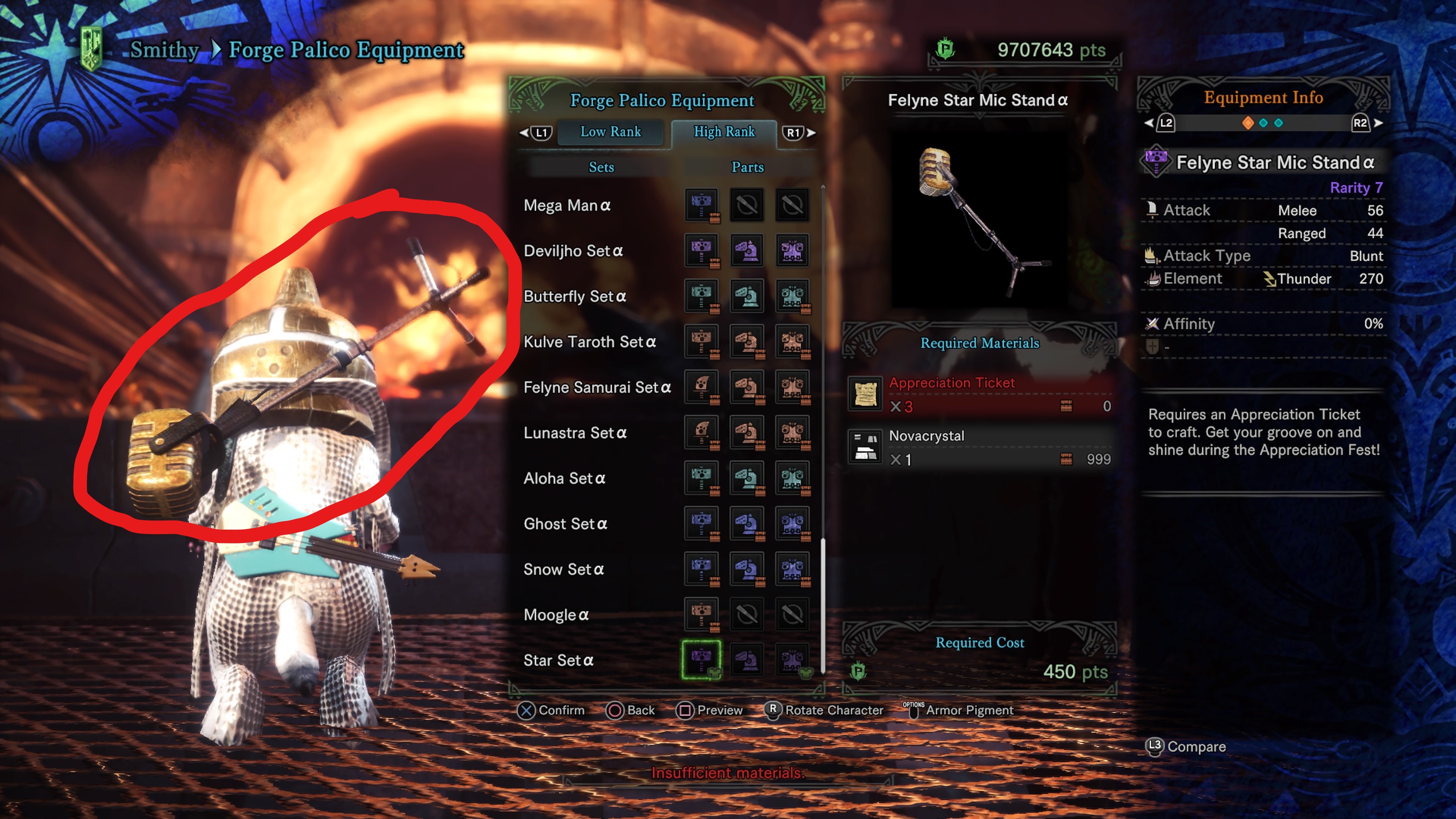Switch to the Low Rank tab
The width and height of the screenshot is (1456, 819).
coord(610,132)
